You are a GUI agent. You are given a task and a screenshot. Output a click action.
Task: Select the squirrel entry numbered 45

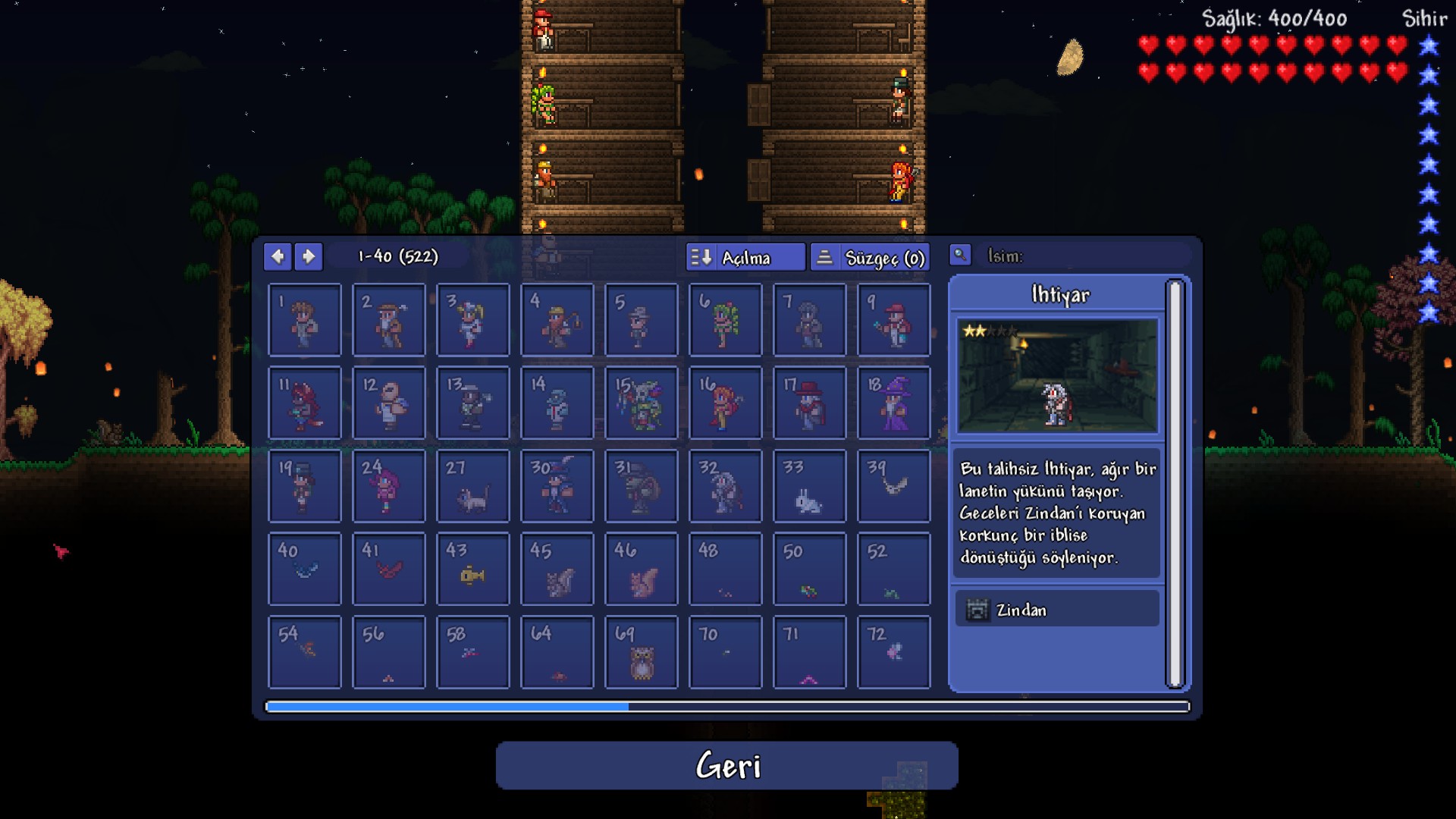click(x=557, y=570)
